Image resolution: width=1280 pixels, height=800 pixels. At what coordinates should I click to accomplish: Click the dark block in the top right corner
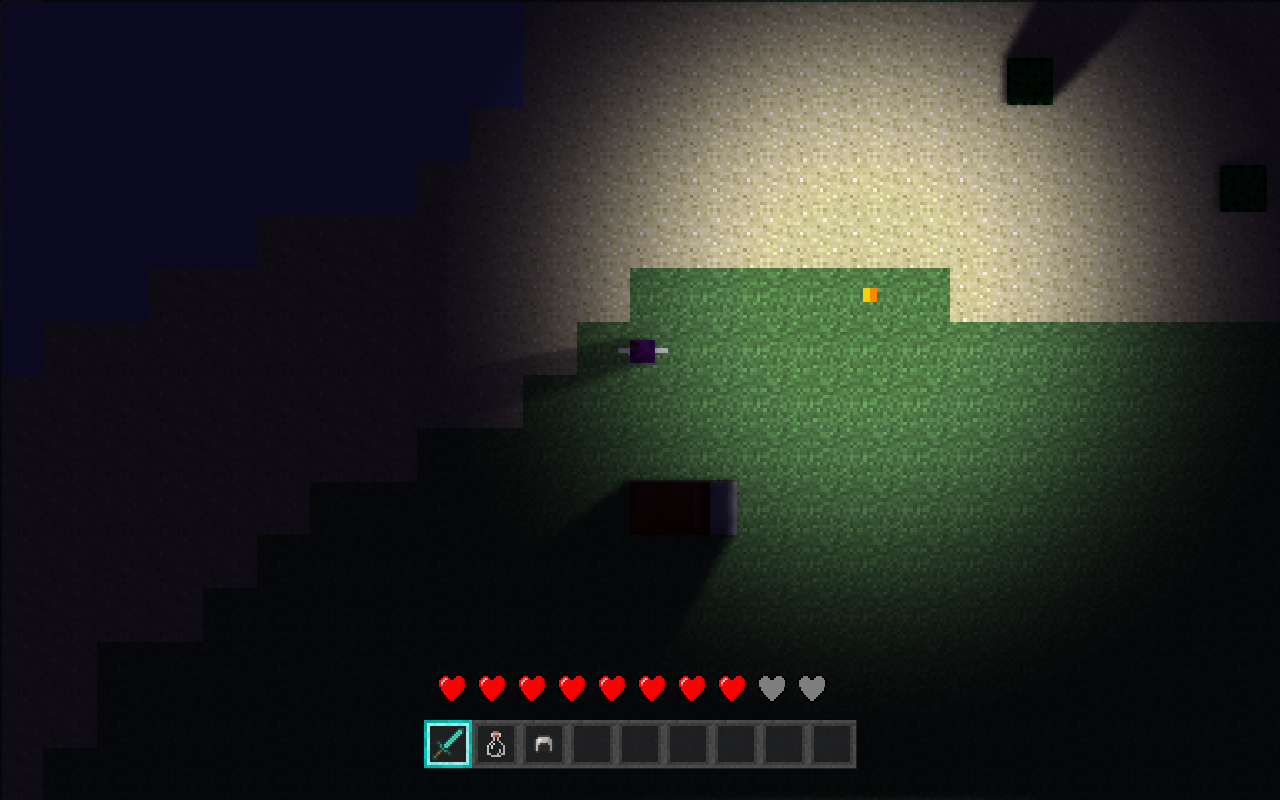click(1028, 80)
